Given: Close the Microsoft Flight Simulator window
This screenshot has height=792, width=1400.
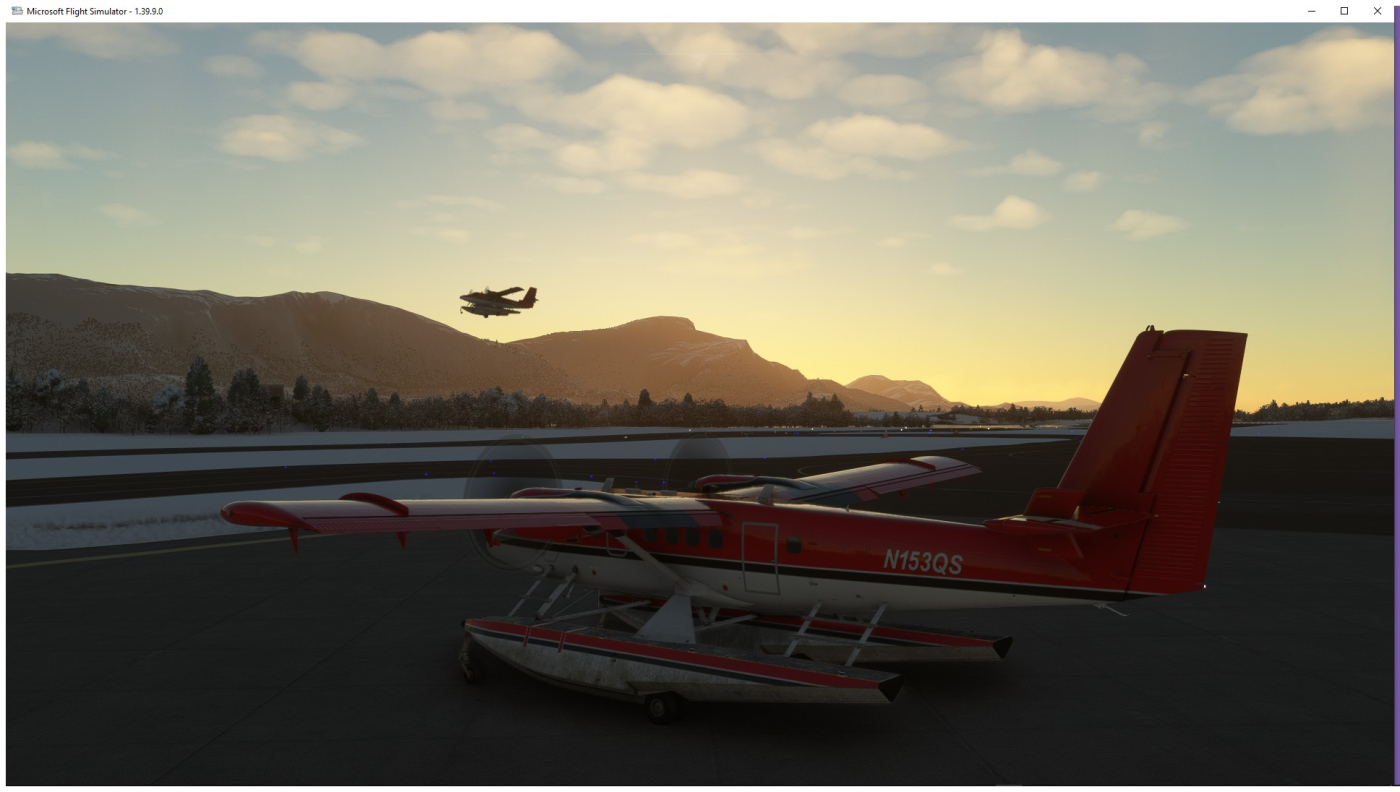Looking at the screenshot, I should 1377,11.
